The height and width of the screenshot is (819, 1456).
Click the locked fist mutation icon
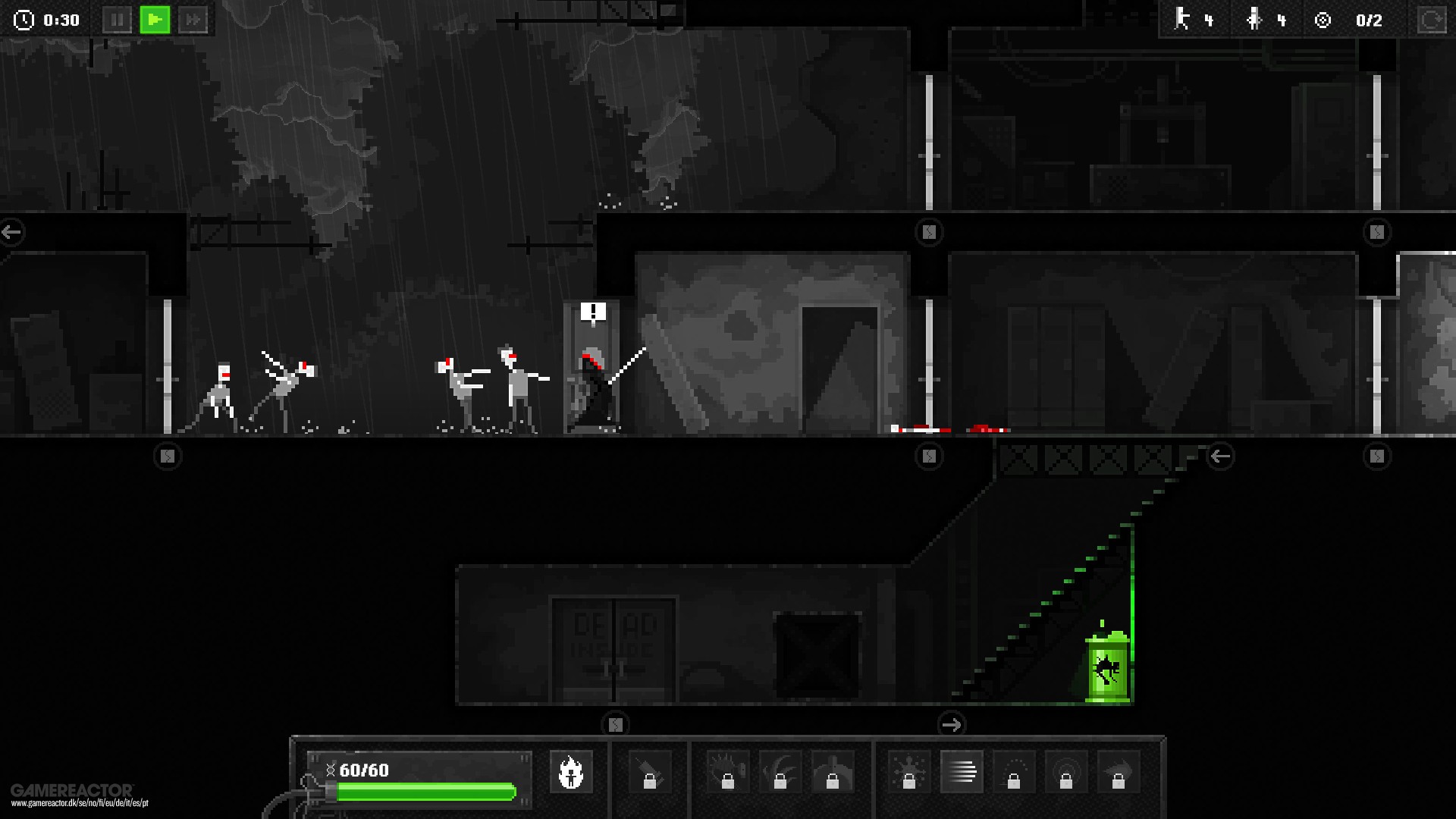click(x=834, y=772)
